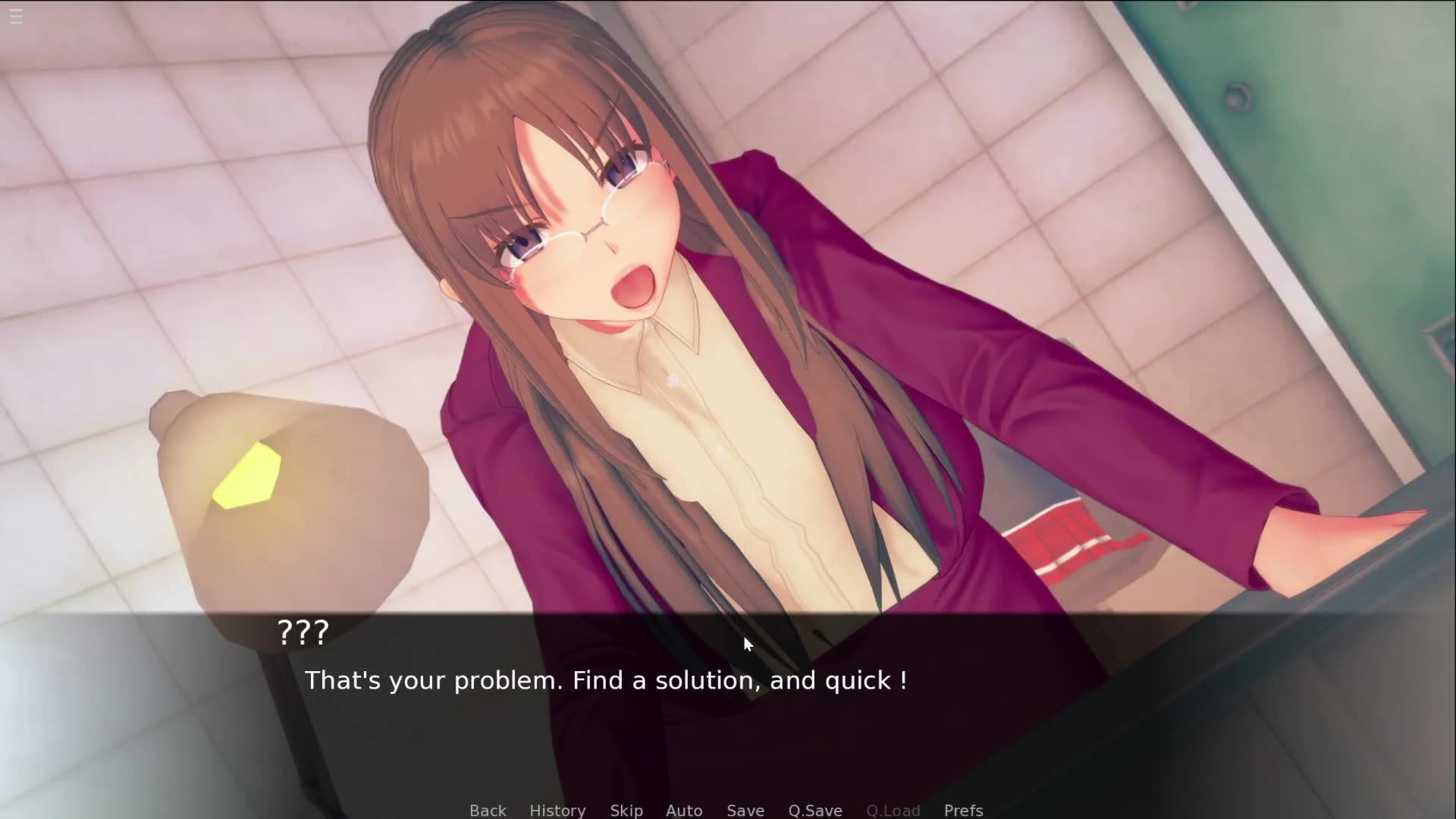
Task: Open the hamburger menu icon
Action: (x=16, y=16)
